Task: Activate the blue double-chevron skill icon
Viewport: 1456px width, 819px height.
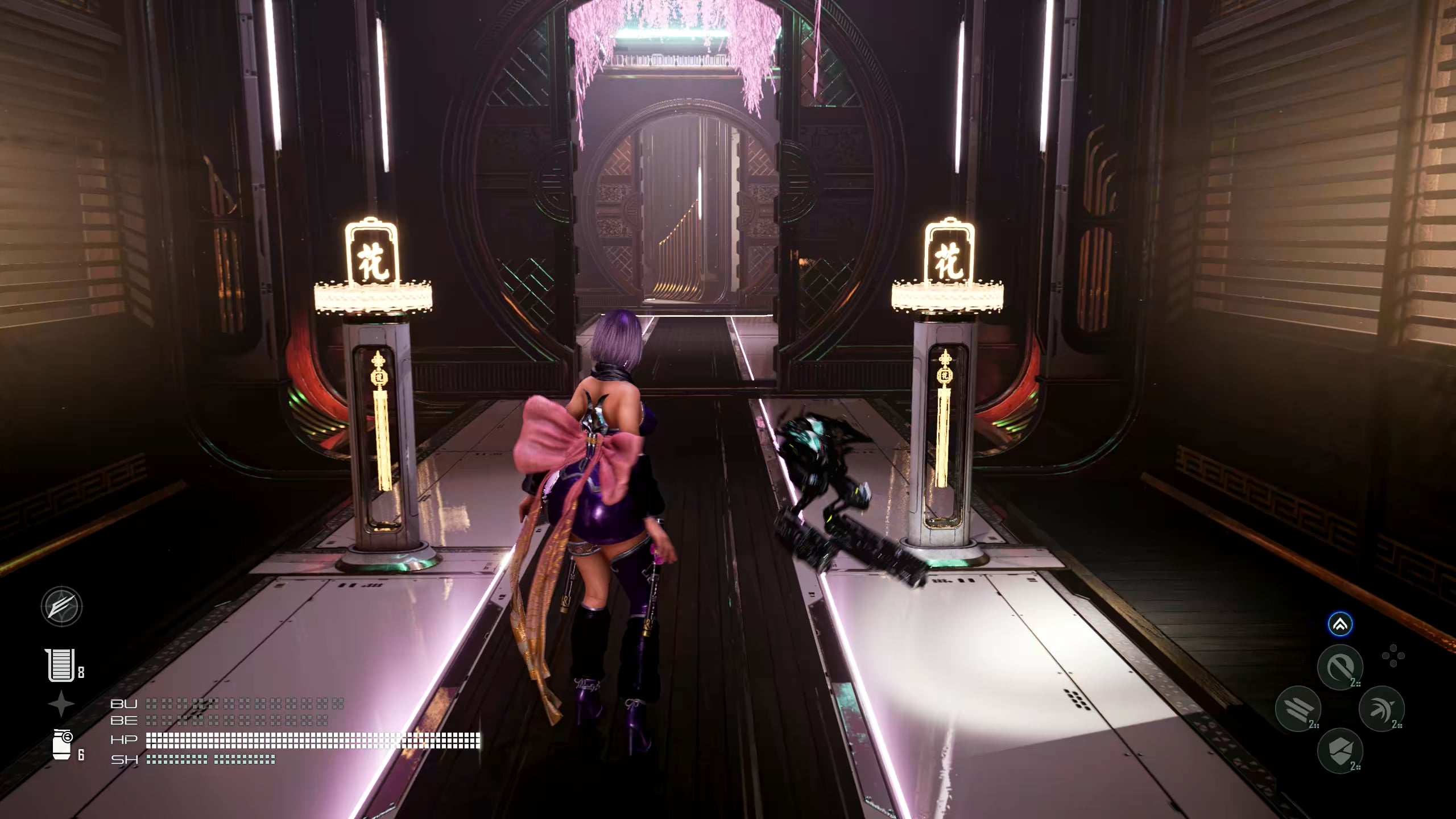Action: 1340,624
